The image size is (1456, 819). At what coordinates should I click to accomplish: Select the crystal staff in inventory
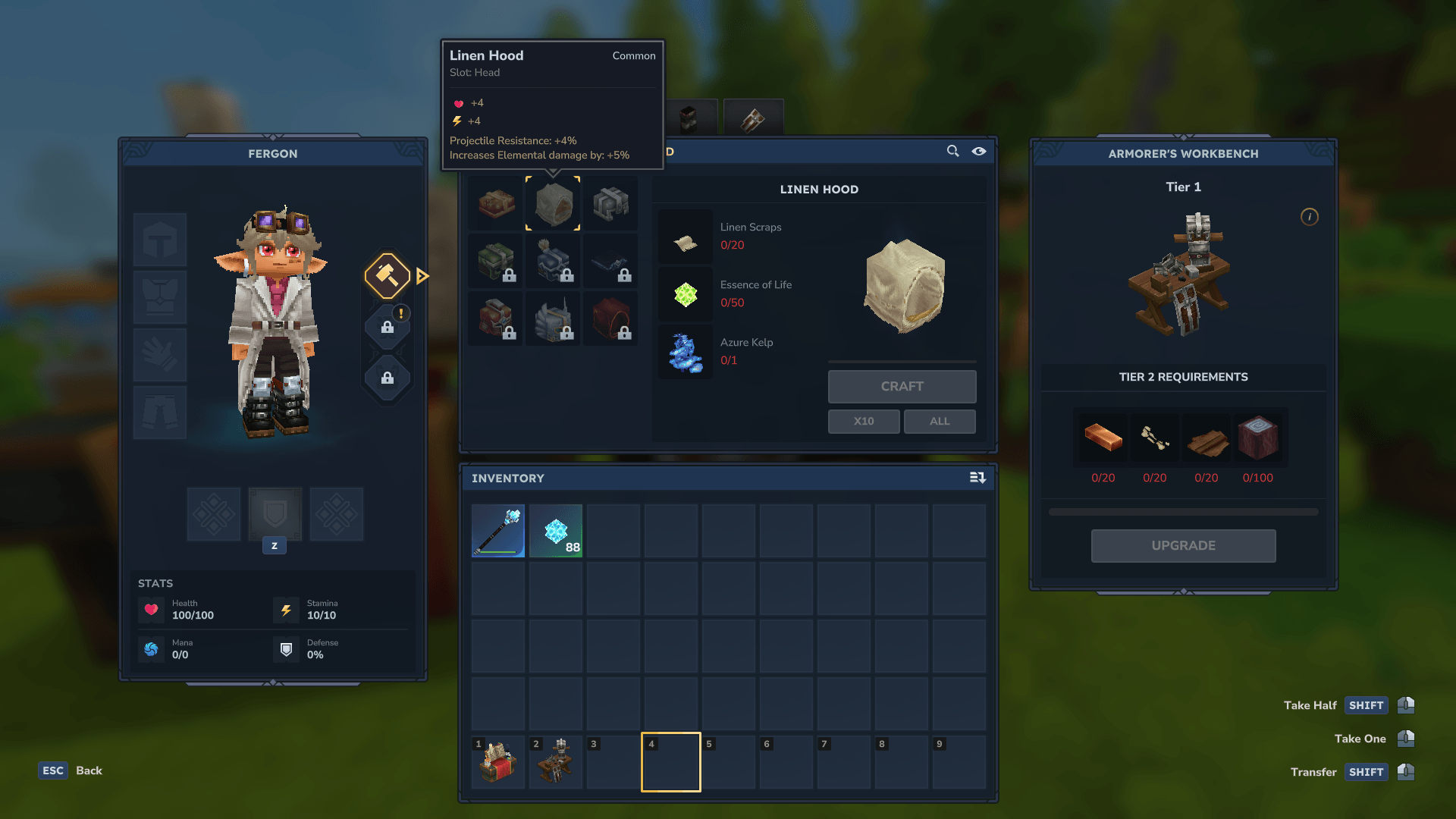click(498, 531)
